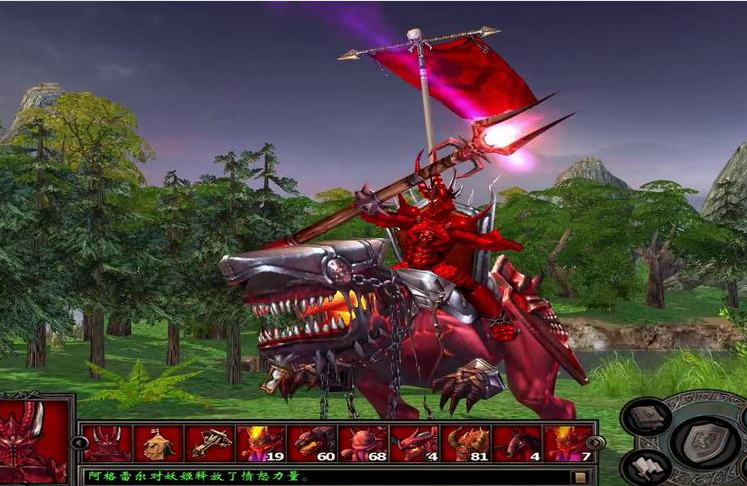The image size is (747, 486).
Task: Select the ballista portrait in the turn bar
Action: point(209,443)
